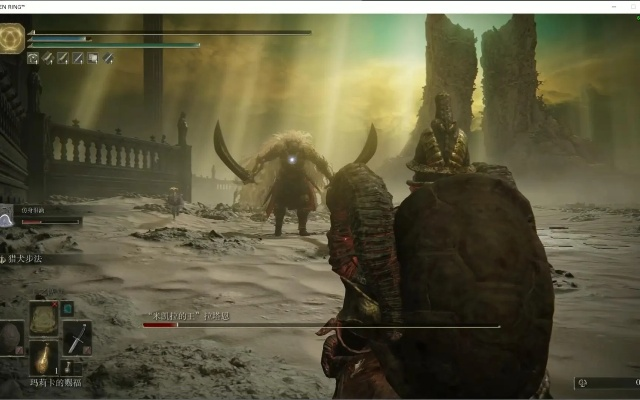Click the straight sword right-hand weapon slot
The image size is (640, 400).
pos(77,336)
